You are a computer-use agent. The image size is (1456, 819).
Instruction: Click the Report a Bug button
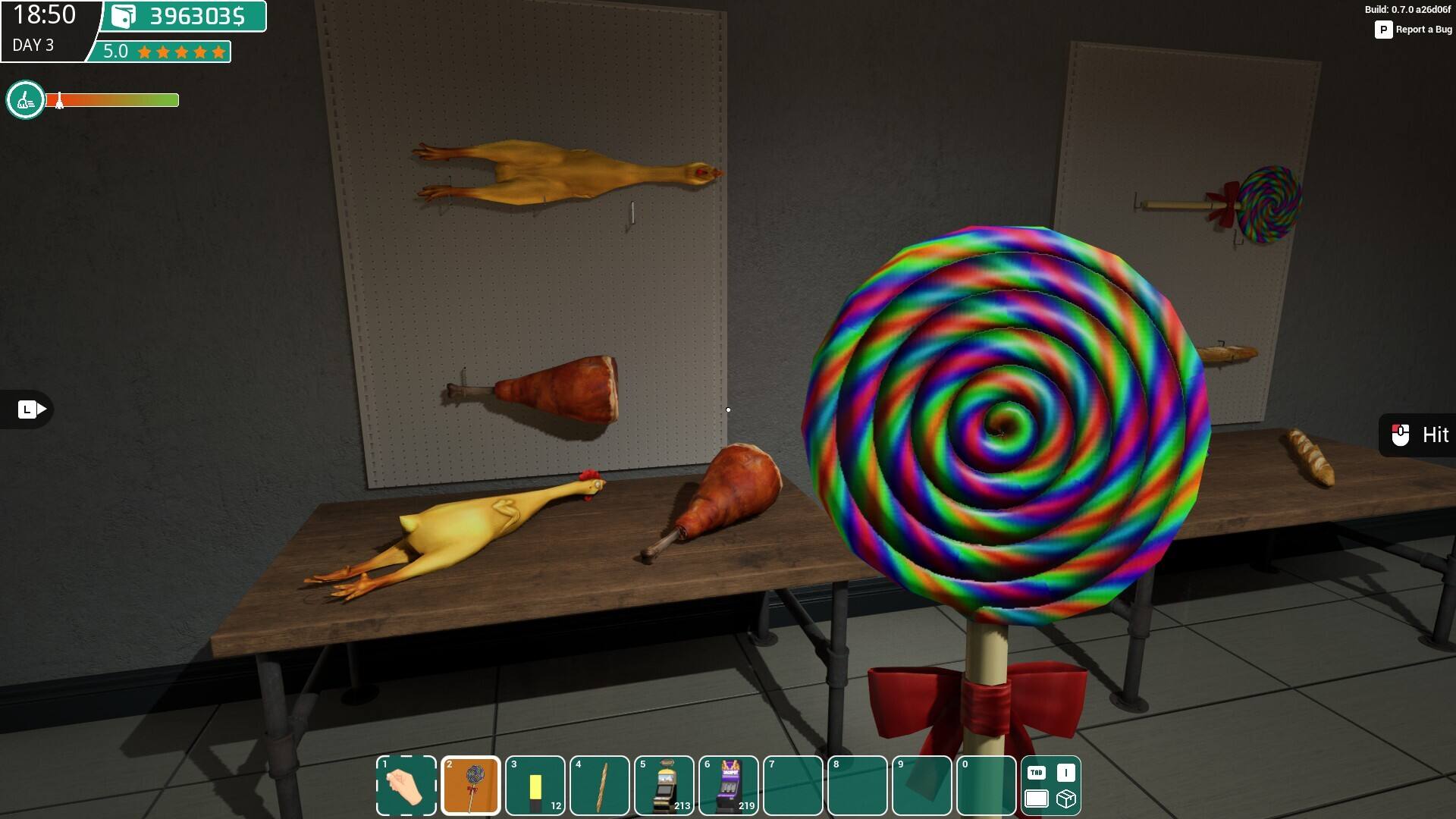(x=1414, y=30)
